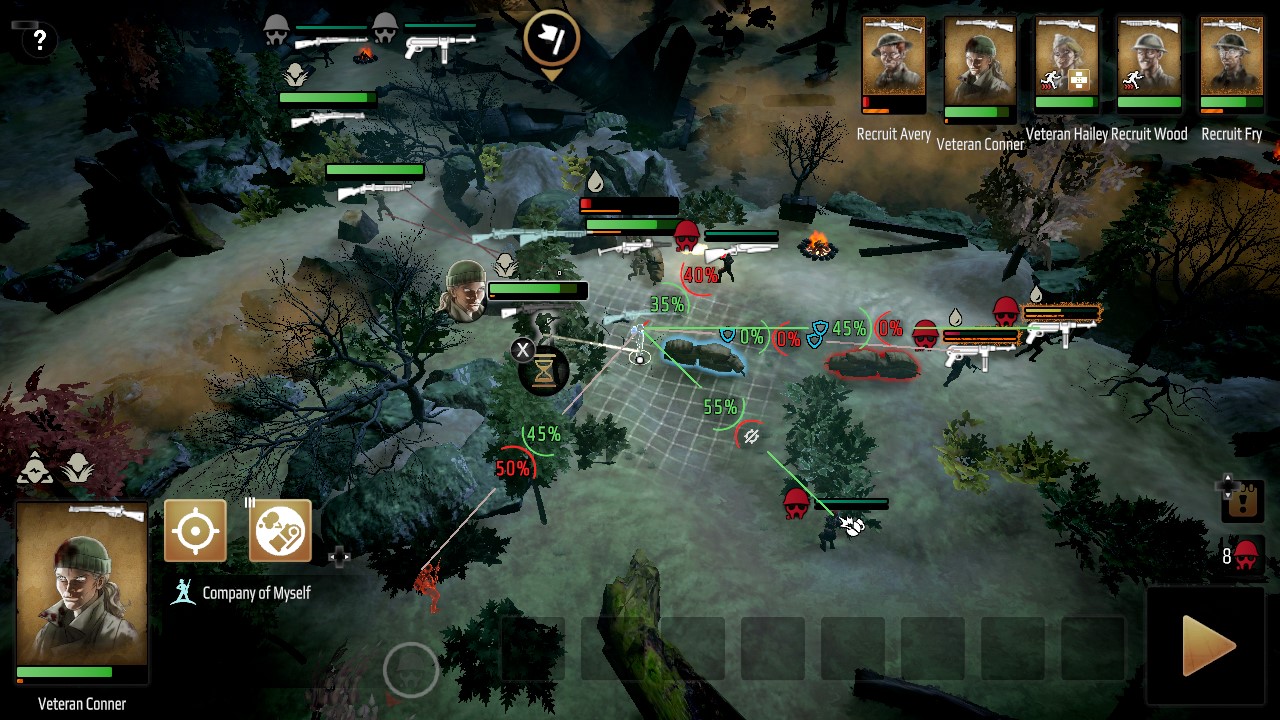Viewport: 1280px width, 720px height.
Task: Select Recruit Avery's portrait
Action: pos(894,66)
